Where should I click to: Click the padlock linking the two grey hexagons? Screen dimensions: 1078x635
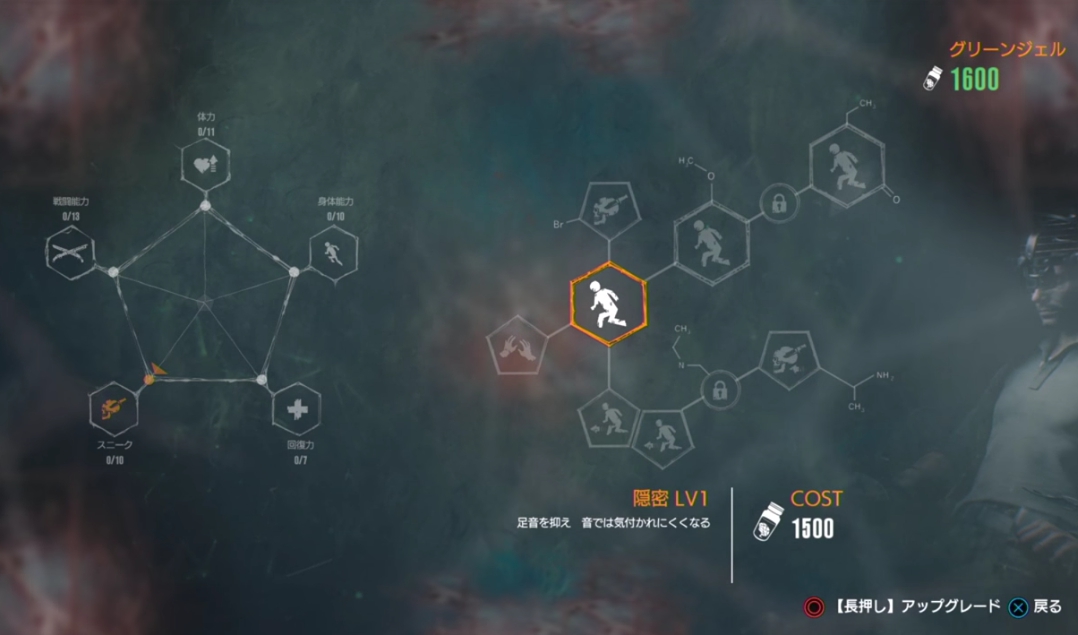(x=777, y=204)
